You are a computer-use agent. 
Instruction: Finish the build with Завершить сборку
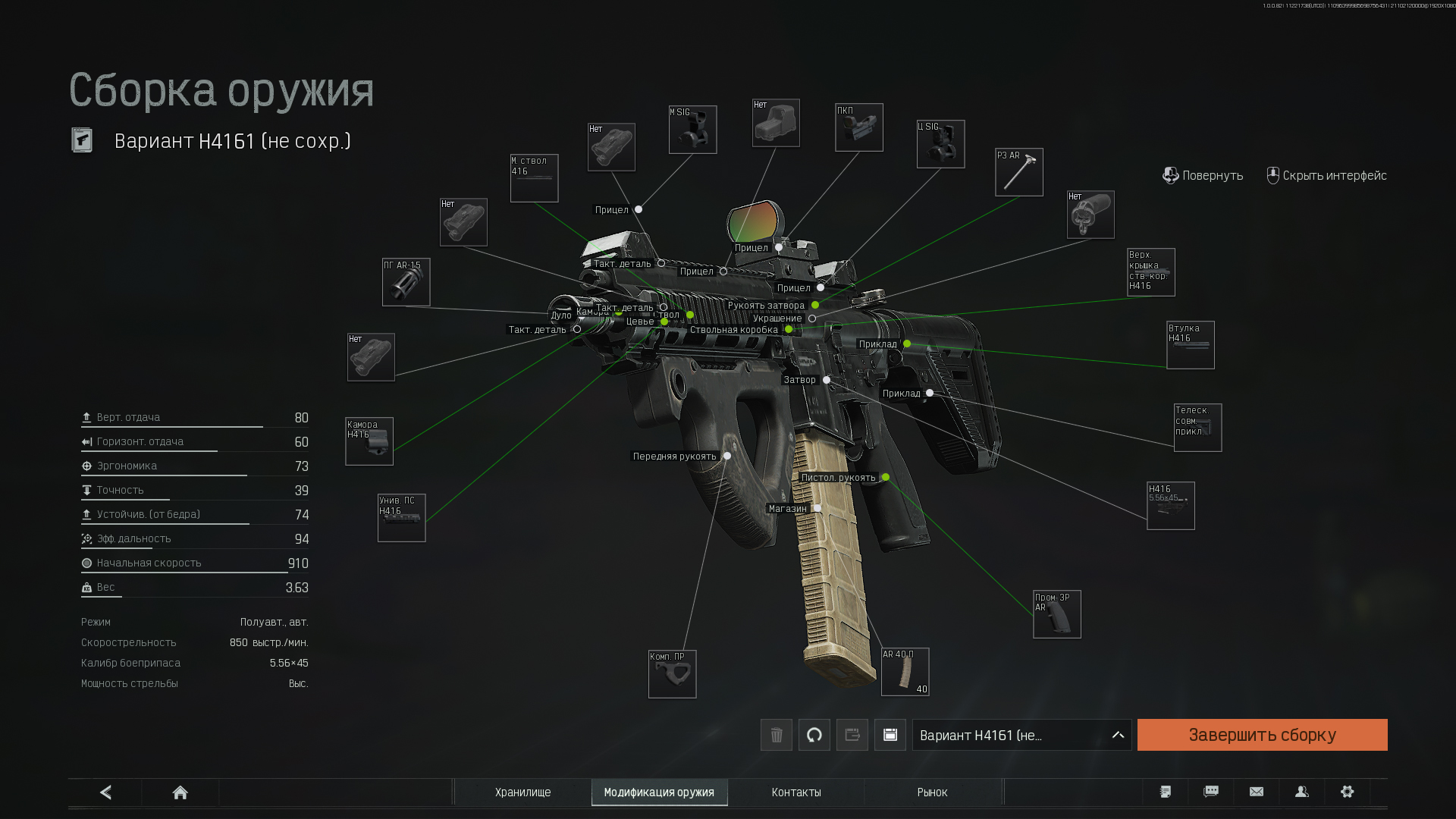pos(1262,735)
